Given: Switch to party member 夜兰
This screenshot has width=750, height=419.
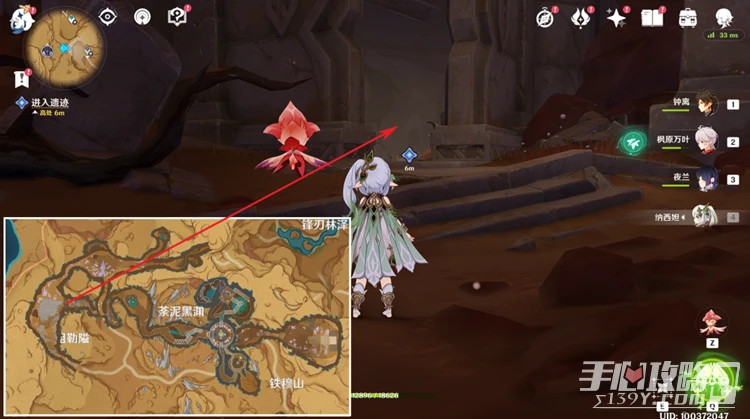Looking at the screenshot, I should 706,180.
